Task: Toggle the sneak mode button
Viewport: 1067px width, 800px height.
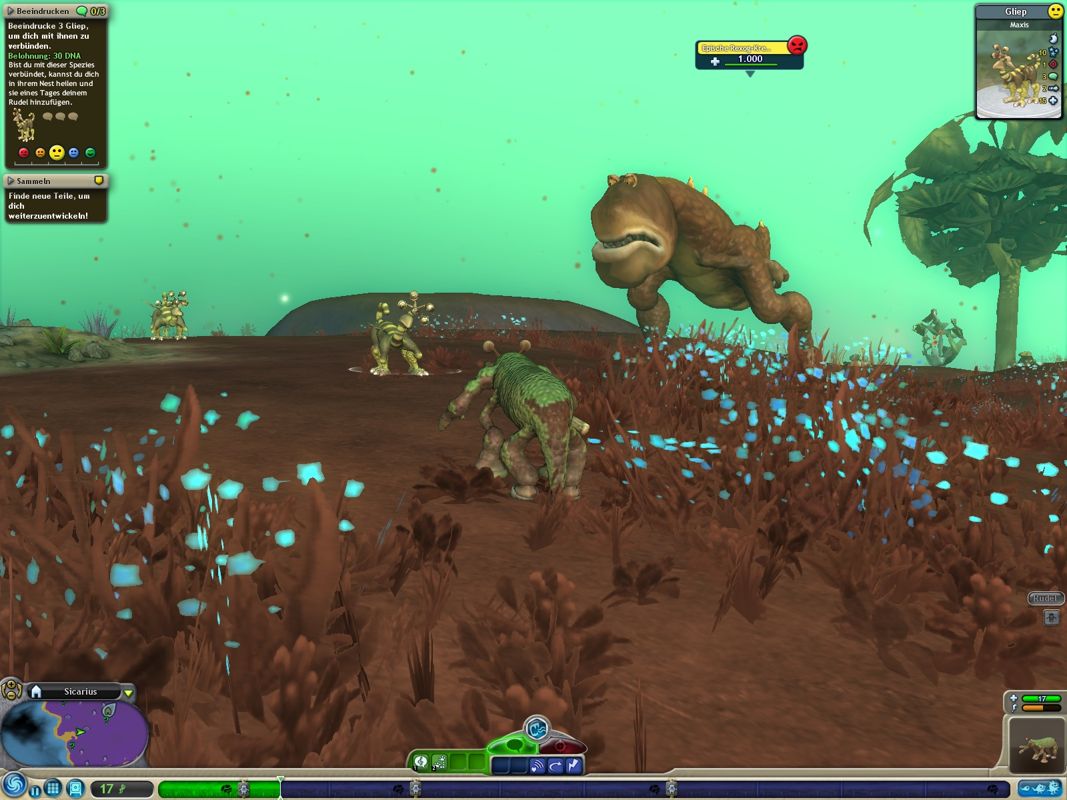Action: [537, 726]
